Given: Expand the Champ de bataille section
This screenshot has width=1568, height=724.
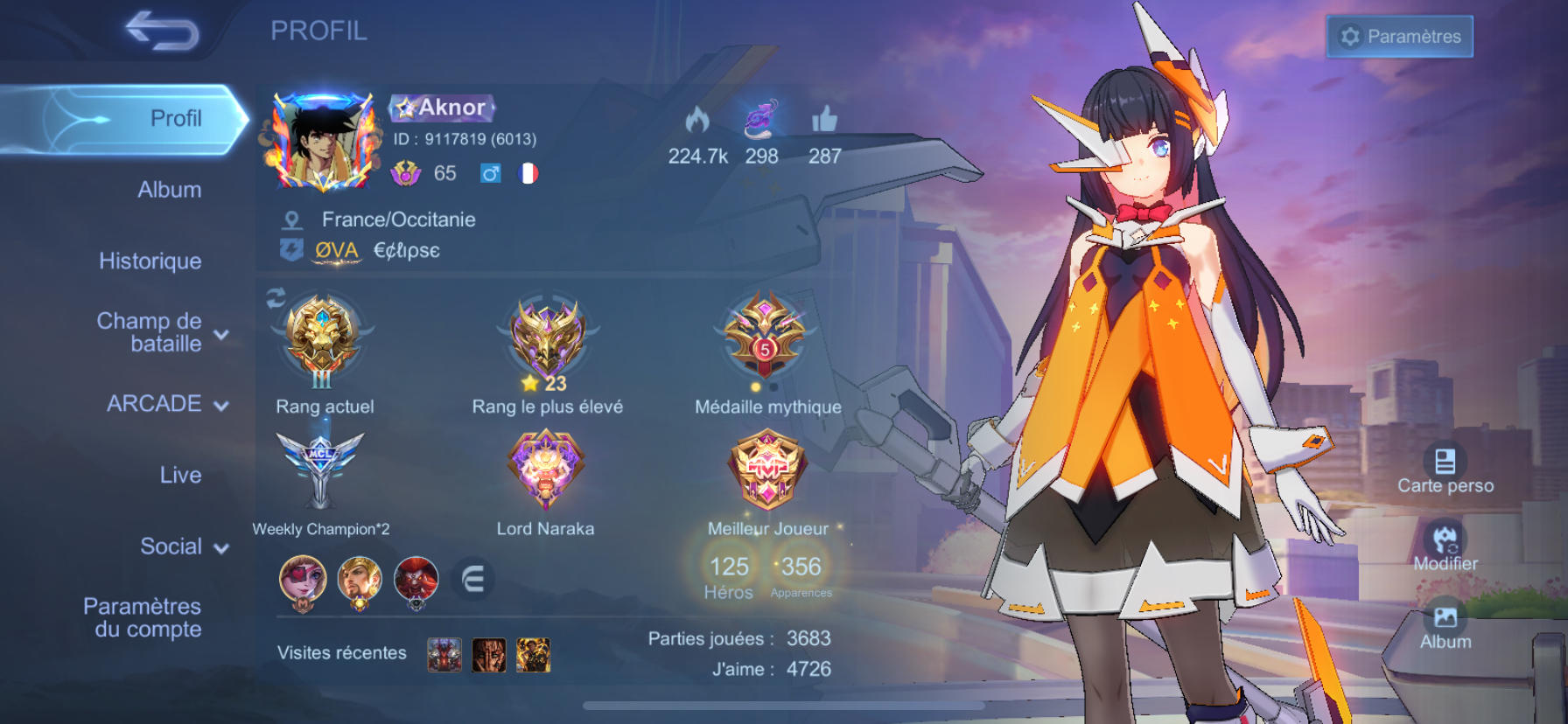Looking at the screenshot, I should pyautogui.click(x=221, y=332).
